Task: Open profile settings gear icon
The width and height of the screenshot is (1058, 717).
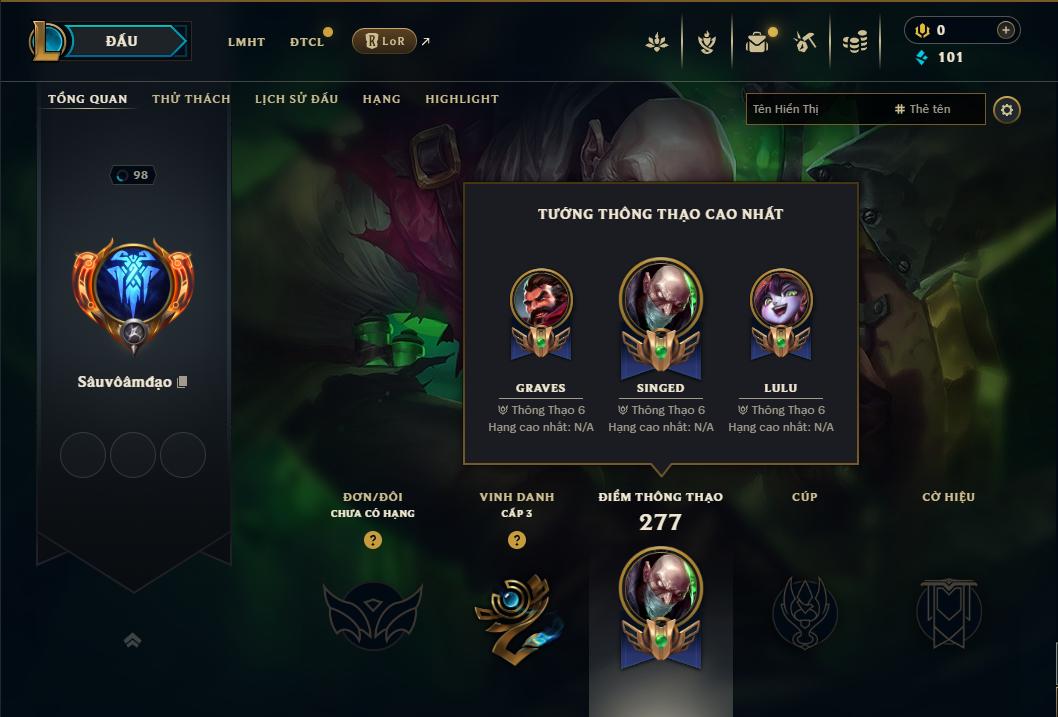Action: click(x=1007, y=109)
